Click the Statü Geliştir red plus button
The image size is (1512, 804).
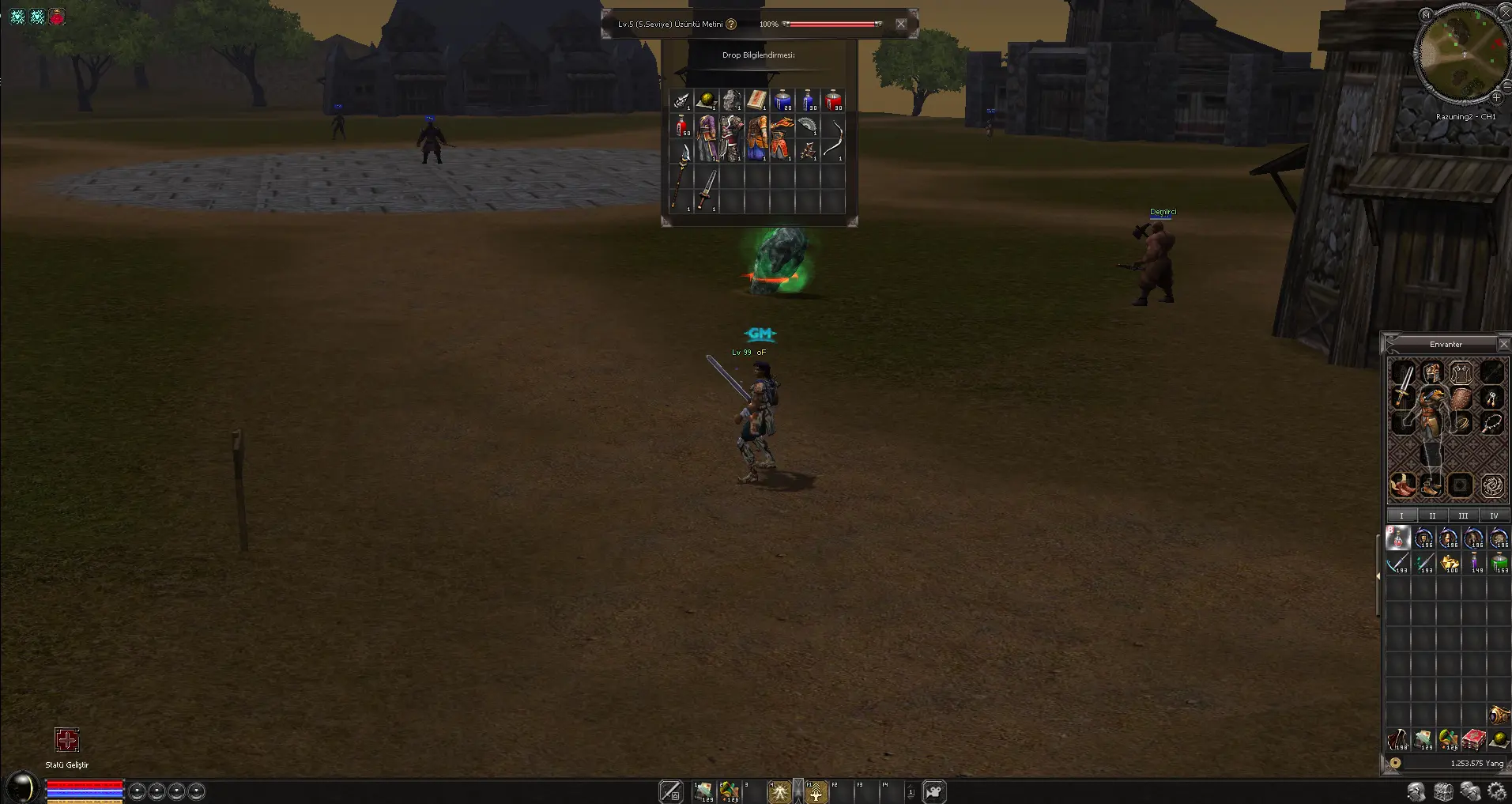coord(67,740)
